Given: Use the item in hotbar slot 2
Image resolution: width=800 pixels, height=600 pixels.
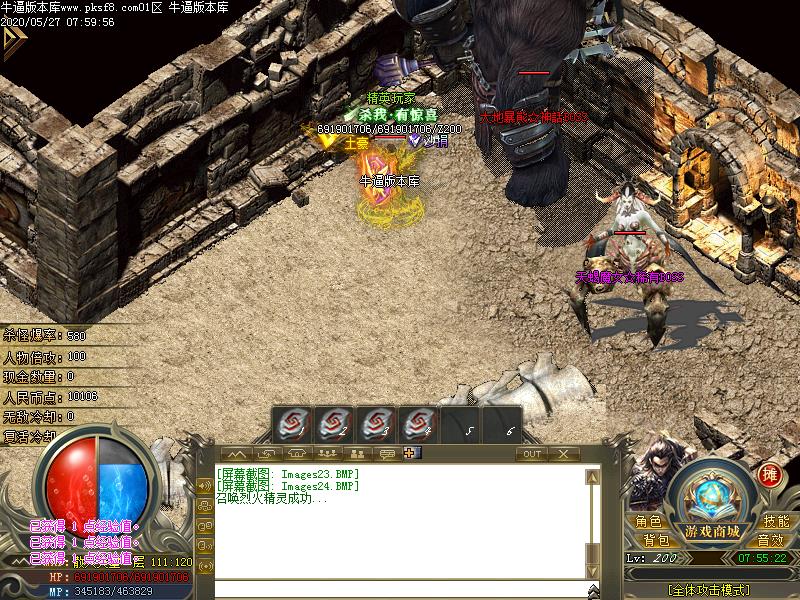Looking at the screenshot, I should tap(334, 425).
